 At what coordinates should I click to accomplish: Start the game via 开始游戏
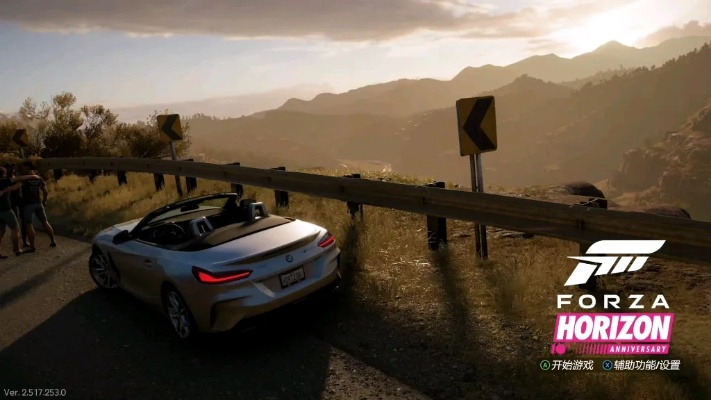click(x=567, y=366)
